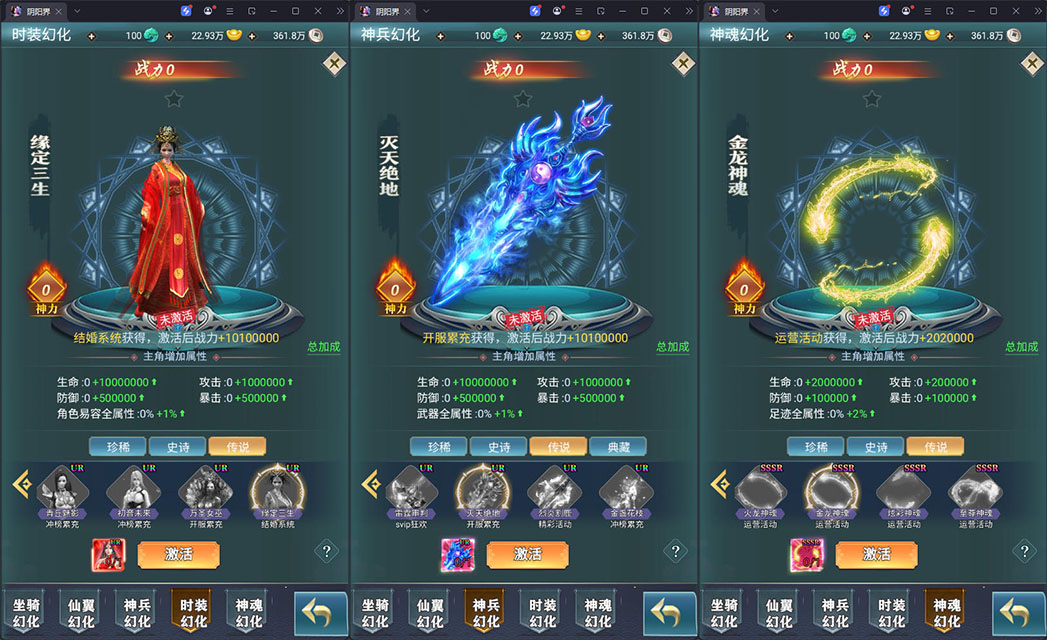Select the svip狂欢 weapon thumbnail
The width and height of the screenshot is (1047, 640).
pos(411,492)
